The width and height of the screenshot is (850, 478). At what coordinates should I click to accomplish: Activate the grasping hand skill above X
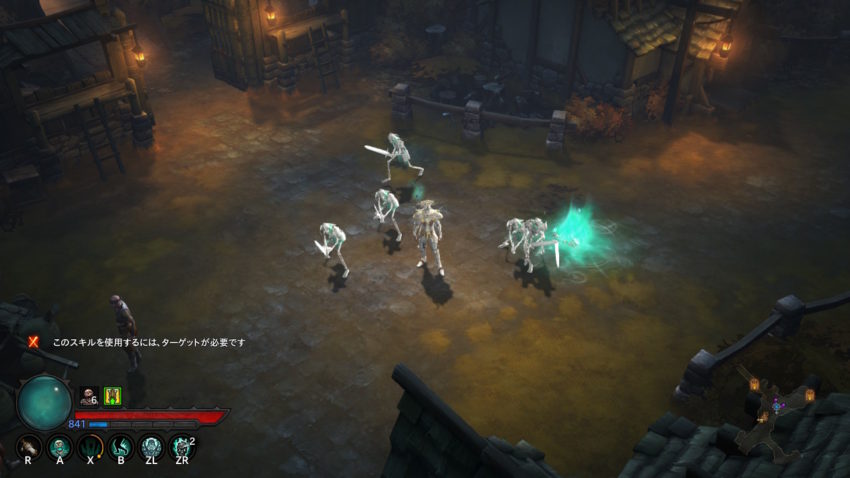pos(91,446)
